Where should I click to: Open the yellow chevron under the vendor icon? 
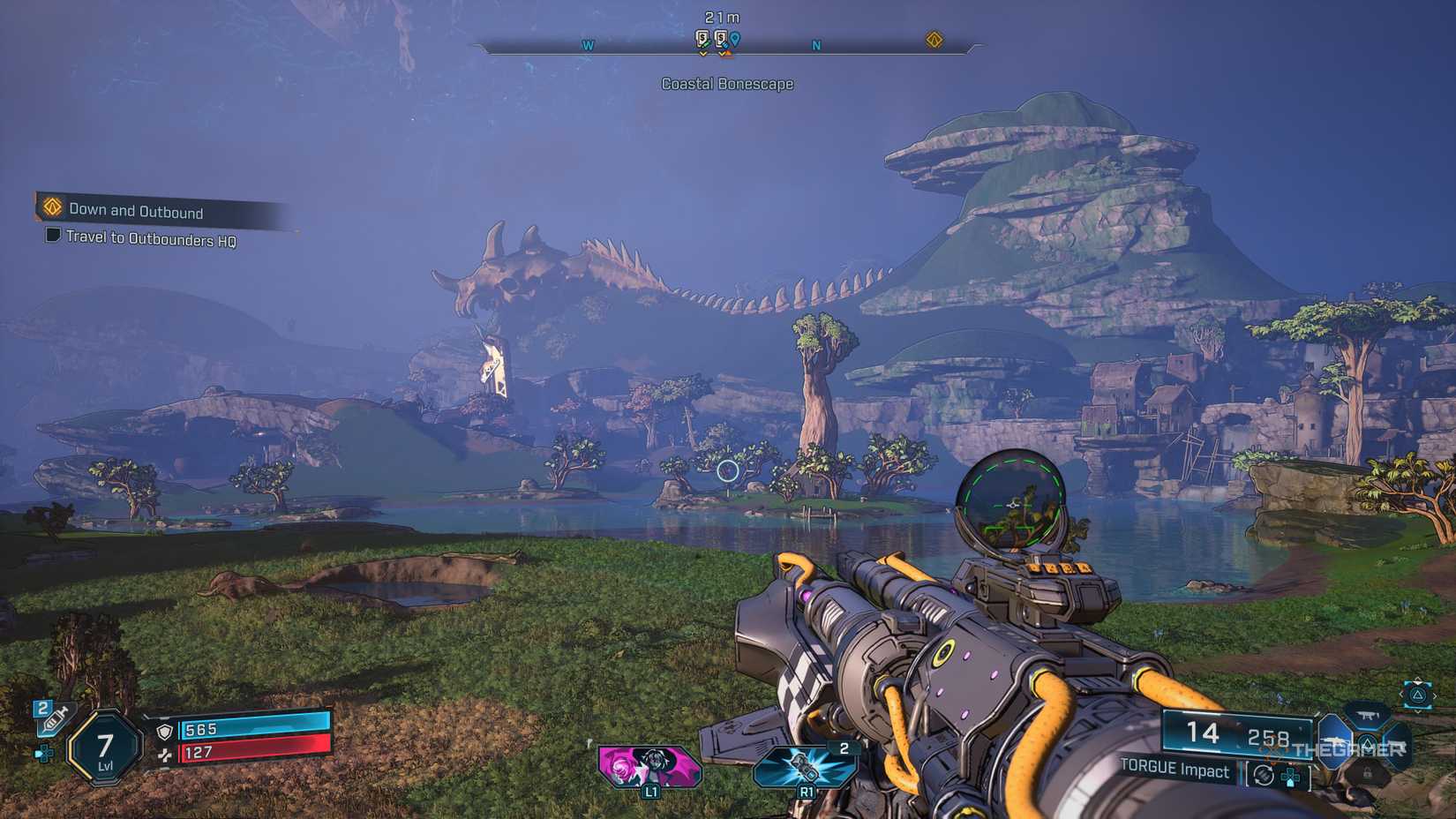coord(702,54)
